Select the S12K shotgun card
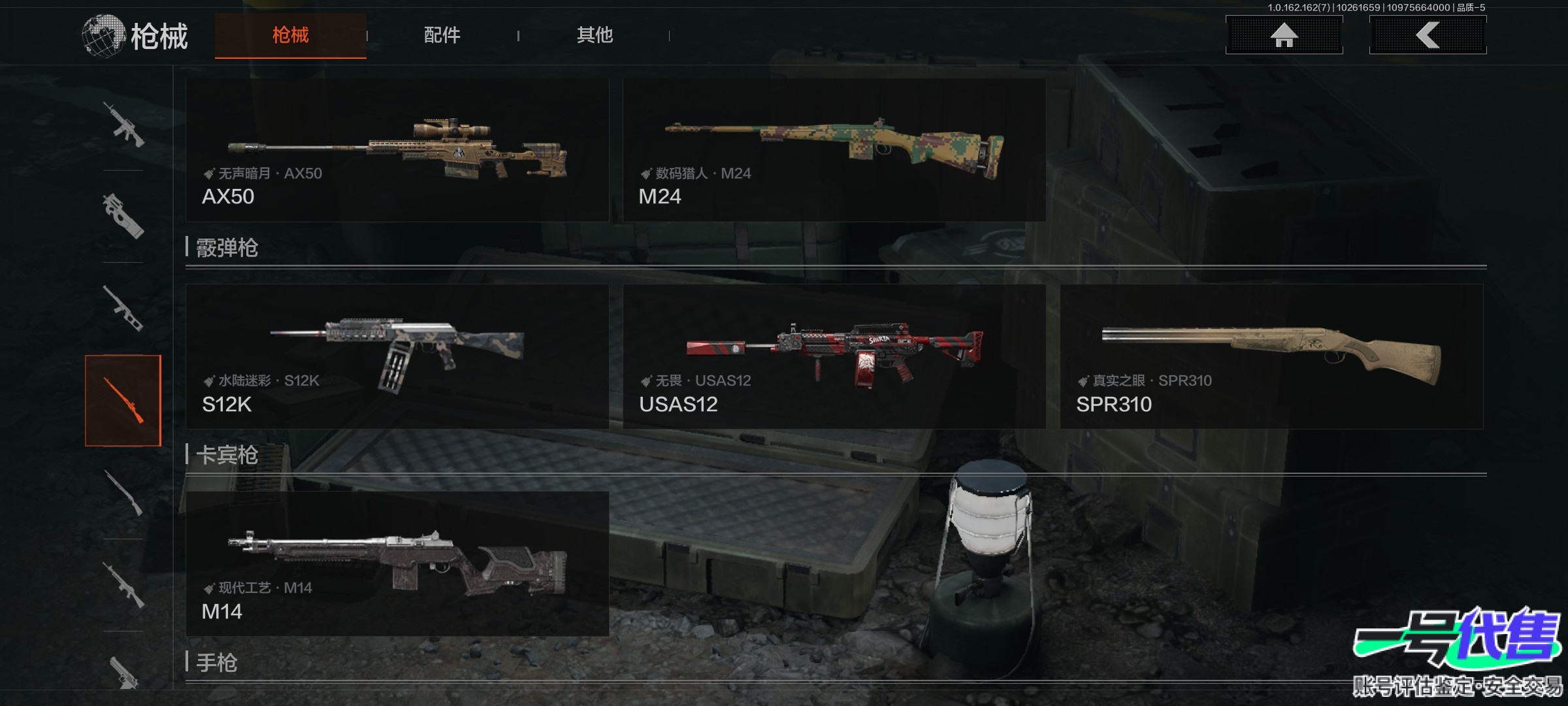Screen dimensions: 1568x706 [397, 357]
